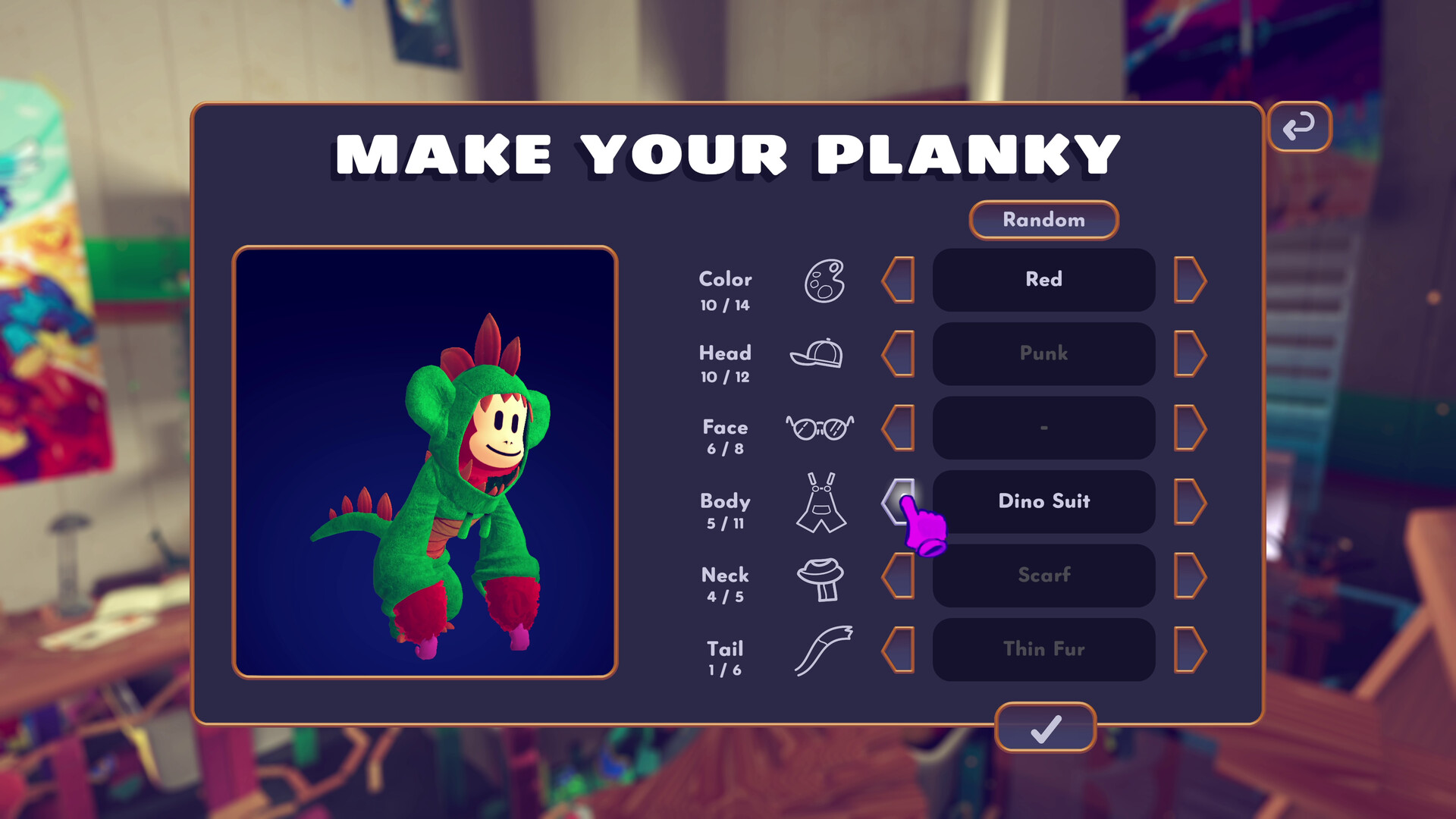Go to the previous Tail before Thin Fur
The image size is (1456, 819).
click(x=899, y=650)
